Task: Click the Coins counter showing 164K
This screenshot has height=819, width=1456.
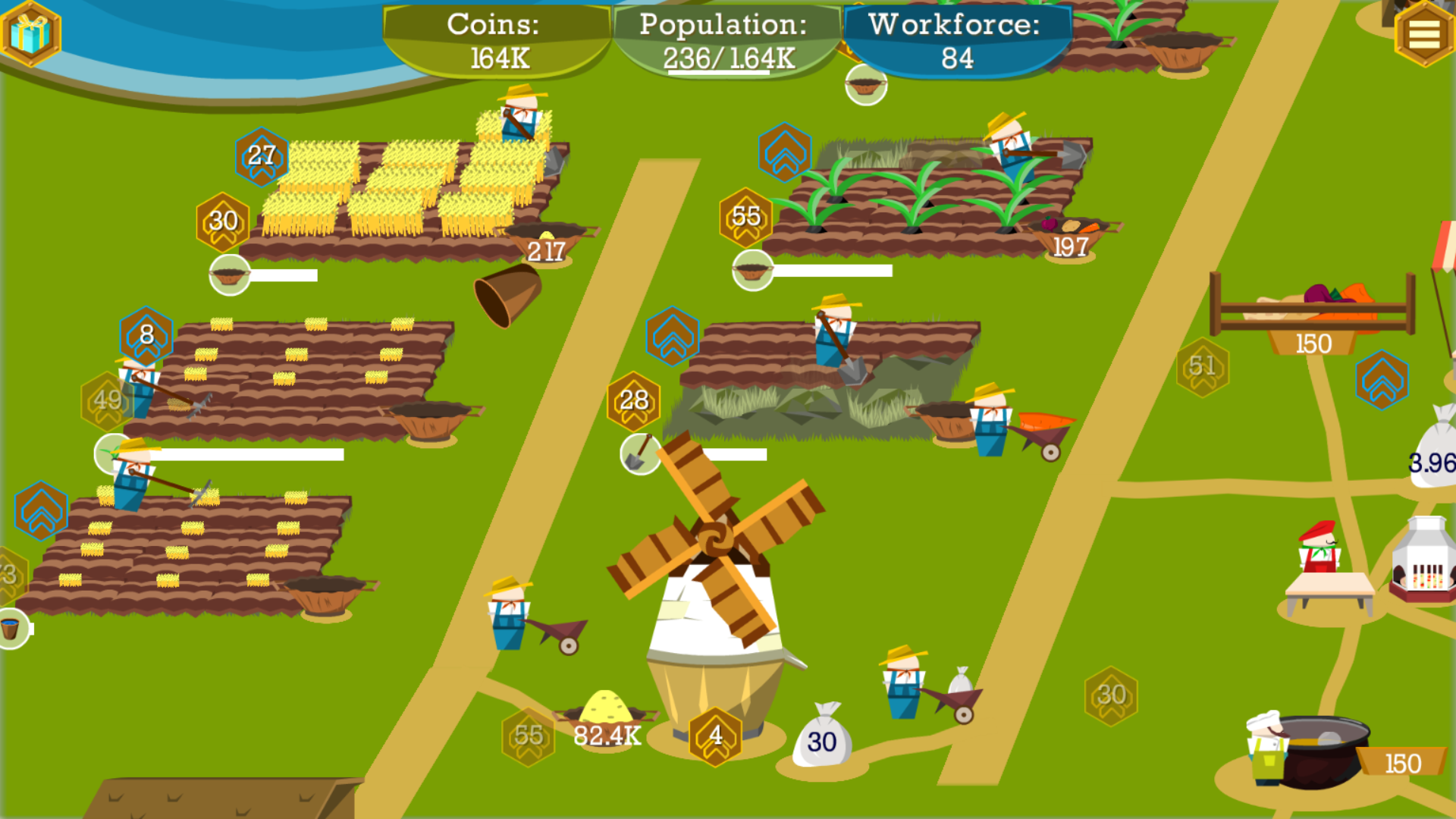Action: click(497, 39)
